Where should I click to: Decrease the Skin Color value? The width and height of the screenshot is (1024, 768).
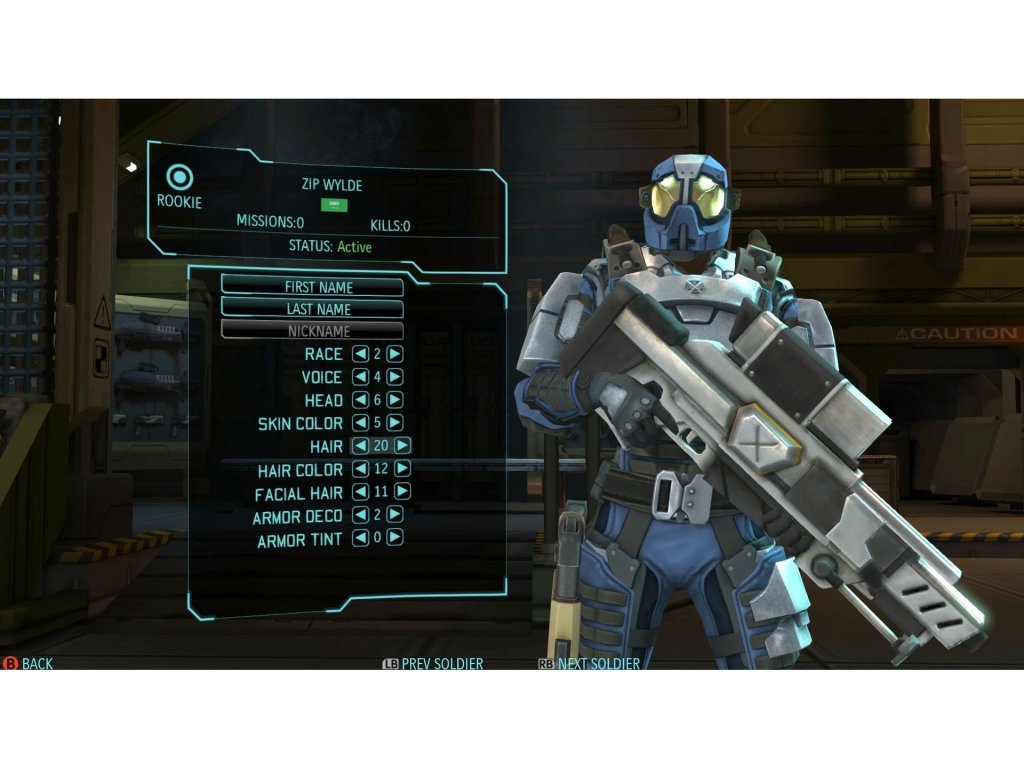pos(360,423)
